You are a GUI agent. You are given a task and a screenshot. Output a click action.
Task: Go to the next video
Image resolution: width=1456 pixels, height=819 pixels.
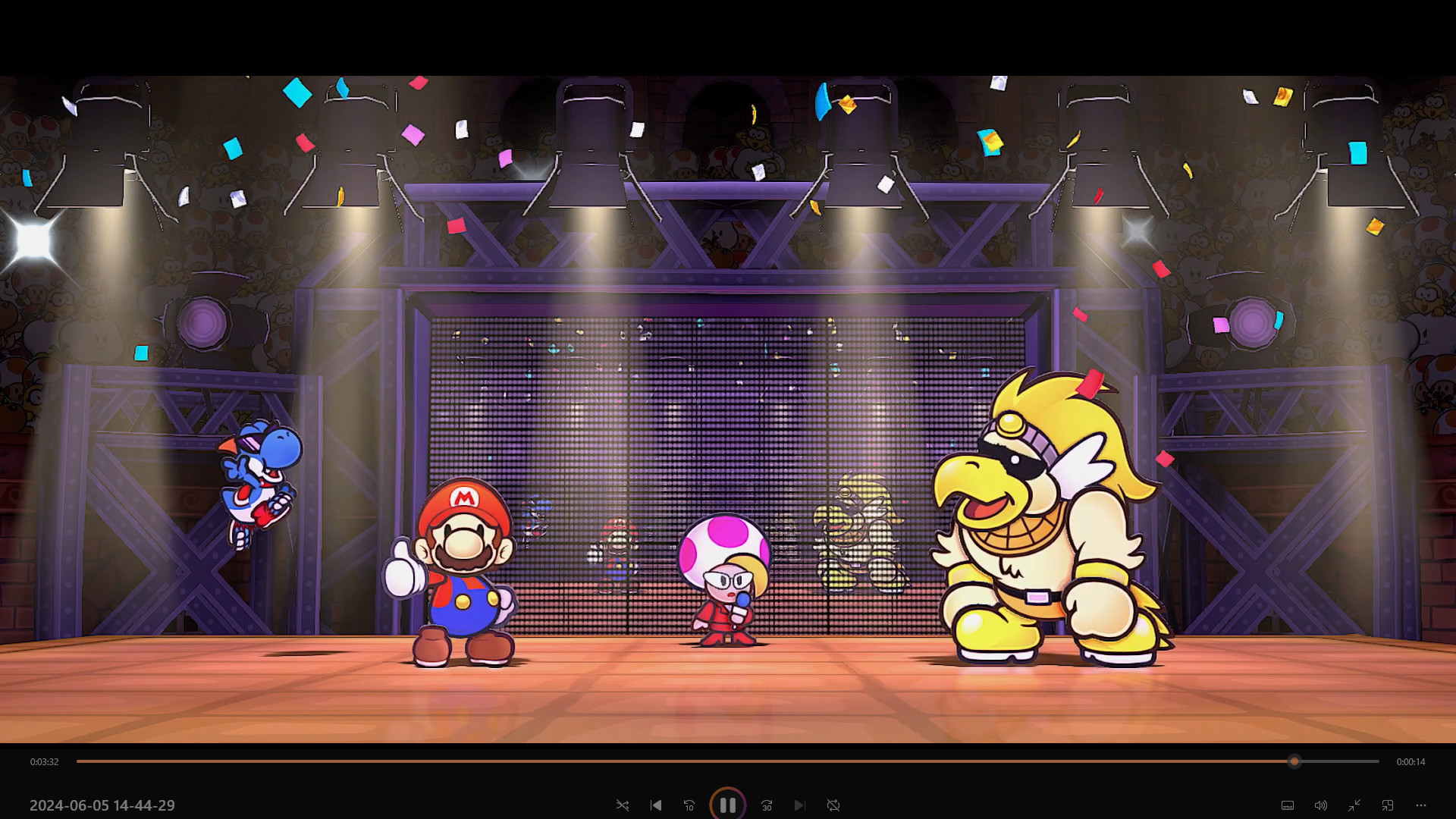click(x=800, y=805)
